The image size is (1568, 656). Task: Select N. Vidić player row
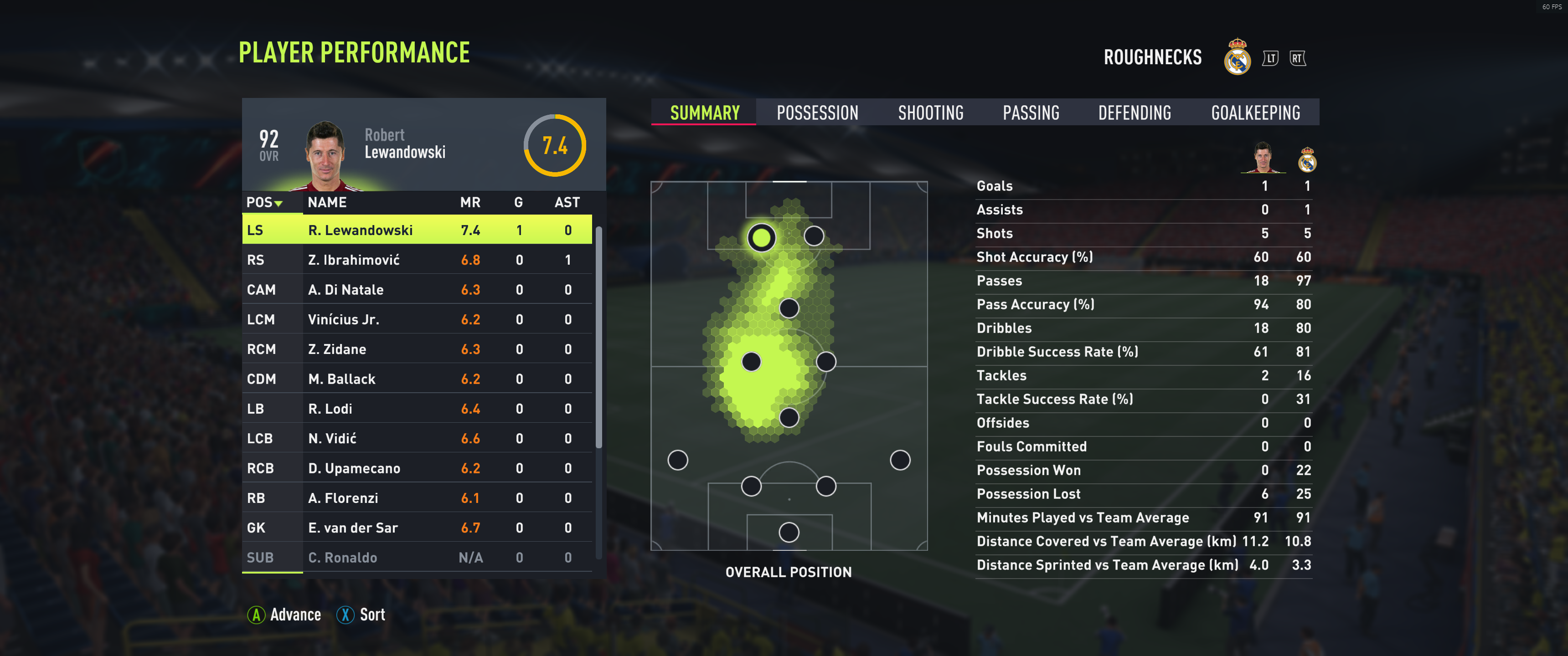(416, 439)
